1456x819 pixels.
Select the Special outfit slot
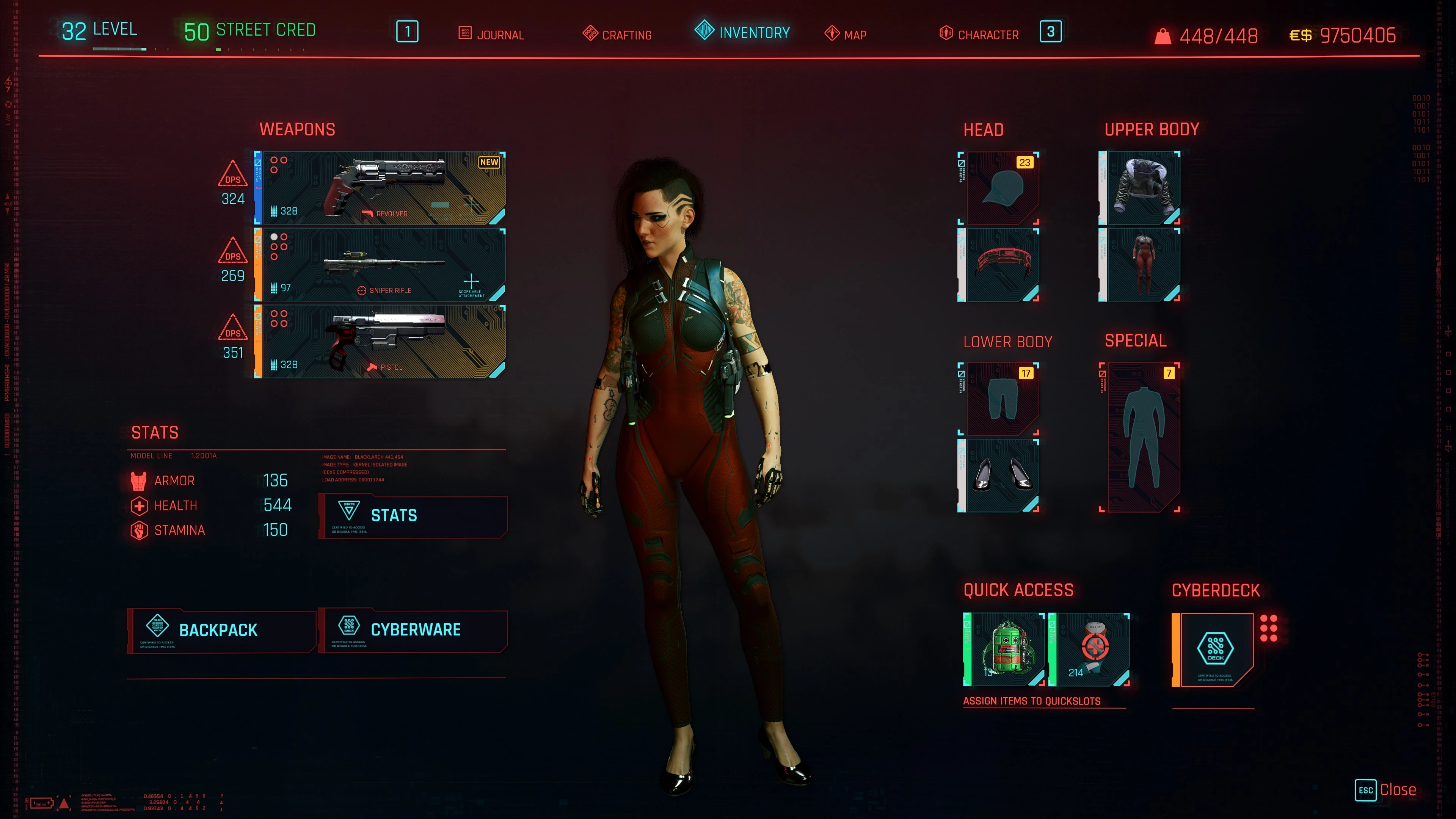tap(1141, 437)
